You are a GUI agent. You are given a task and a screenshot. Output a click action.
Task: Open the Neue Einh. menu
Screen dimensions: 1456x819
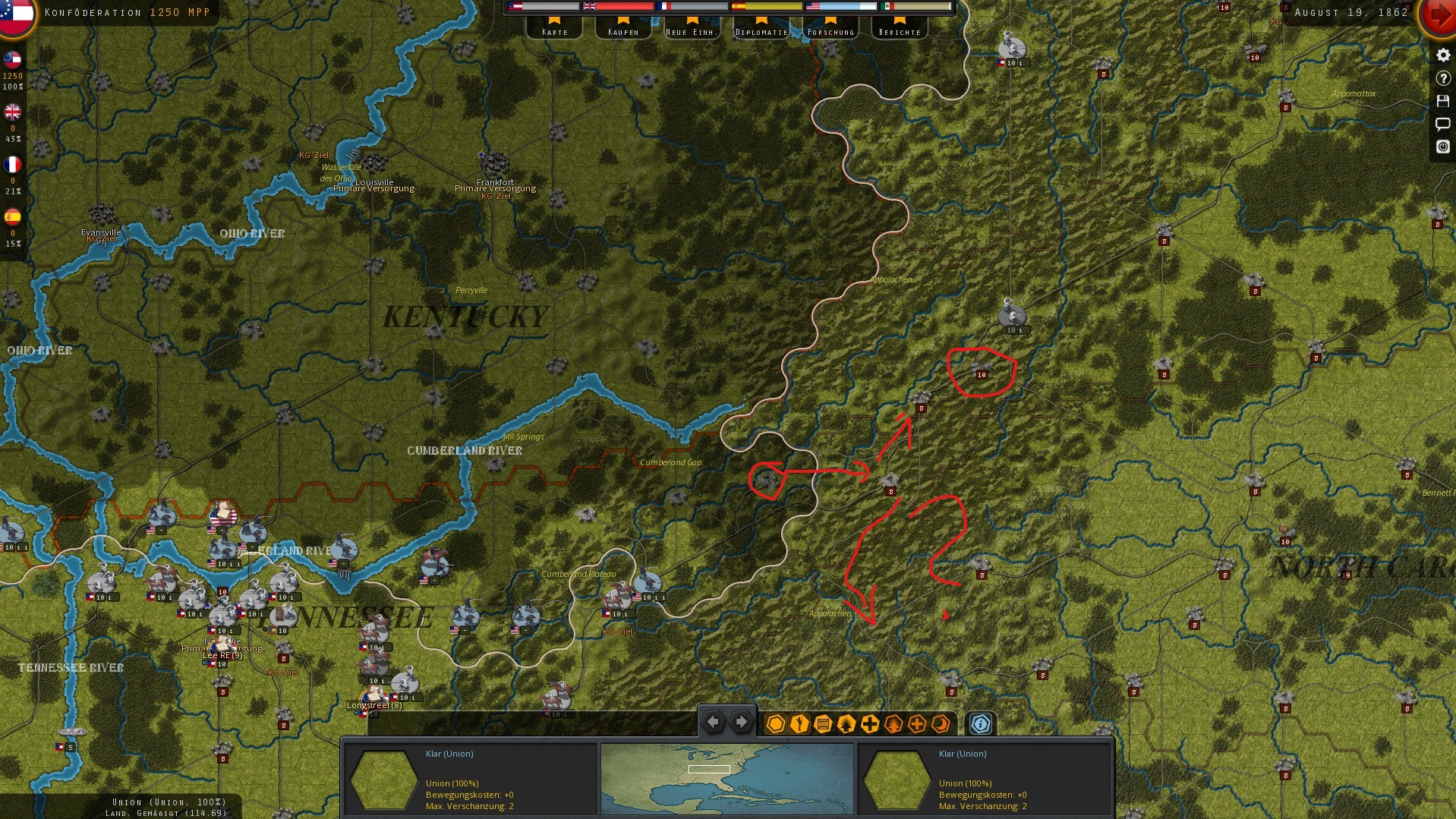point(692,30)
